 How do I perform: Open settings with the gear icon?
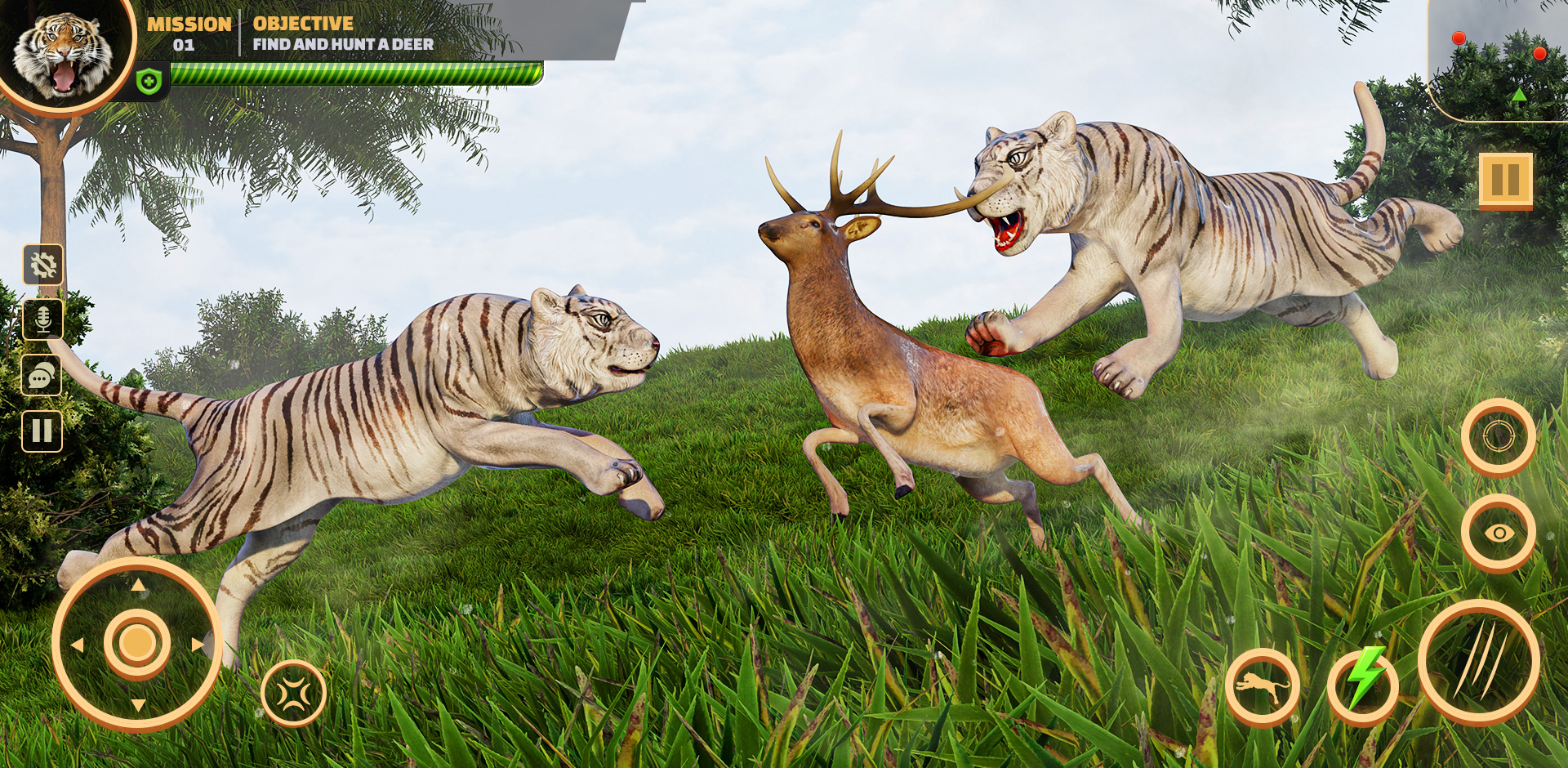click(43, 265)
